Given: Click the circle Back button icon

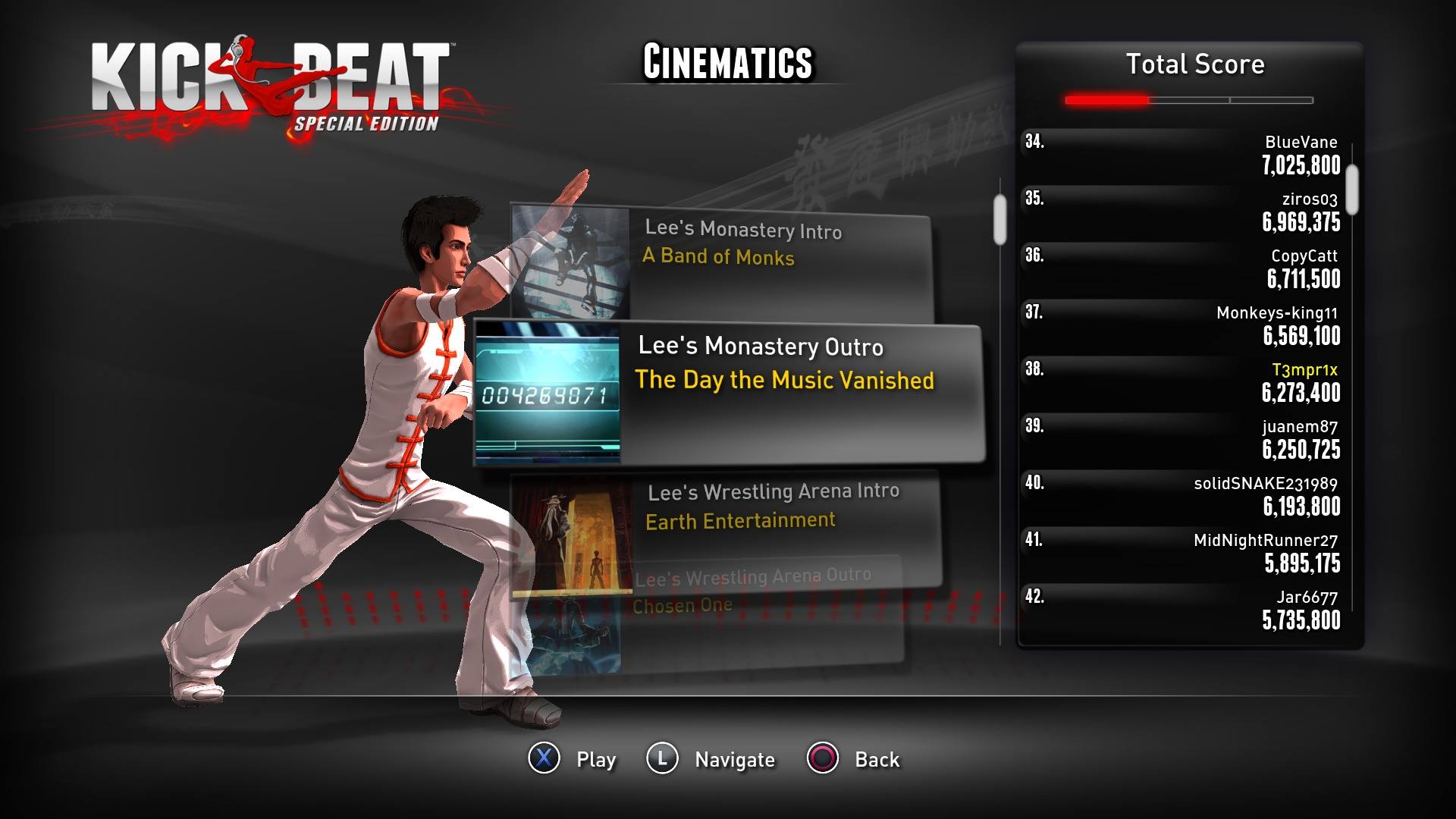Looking at the screenshot, I should [824, 758].
